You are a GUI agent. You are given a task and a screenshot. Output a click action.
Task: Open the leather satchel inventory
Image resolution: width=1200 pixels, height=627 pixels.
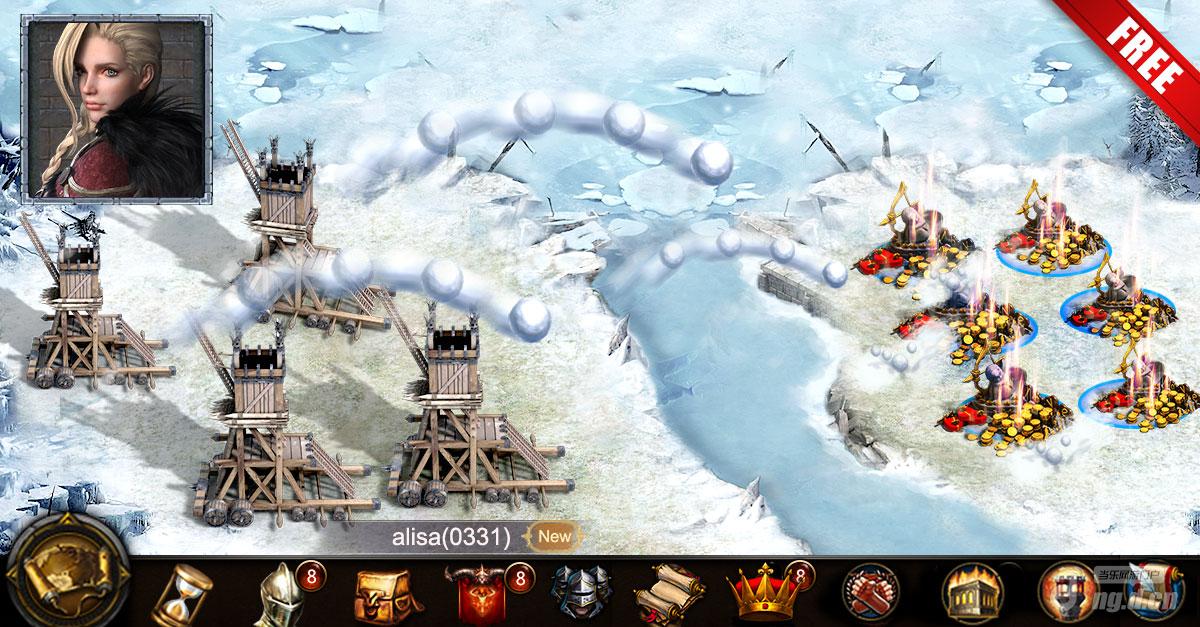coord(383,595)
